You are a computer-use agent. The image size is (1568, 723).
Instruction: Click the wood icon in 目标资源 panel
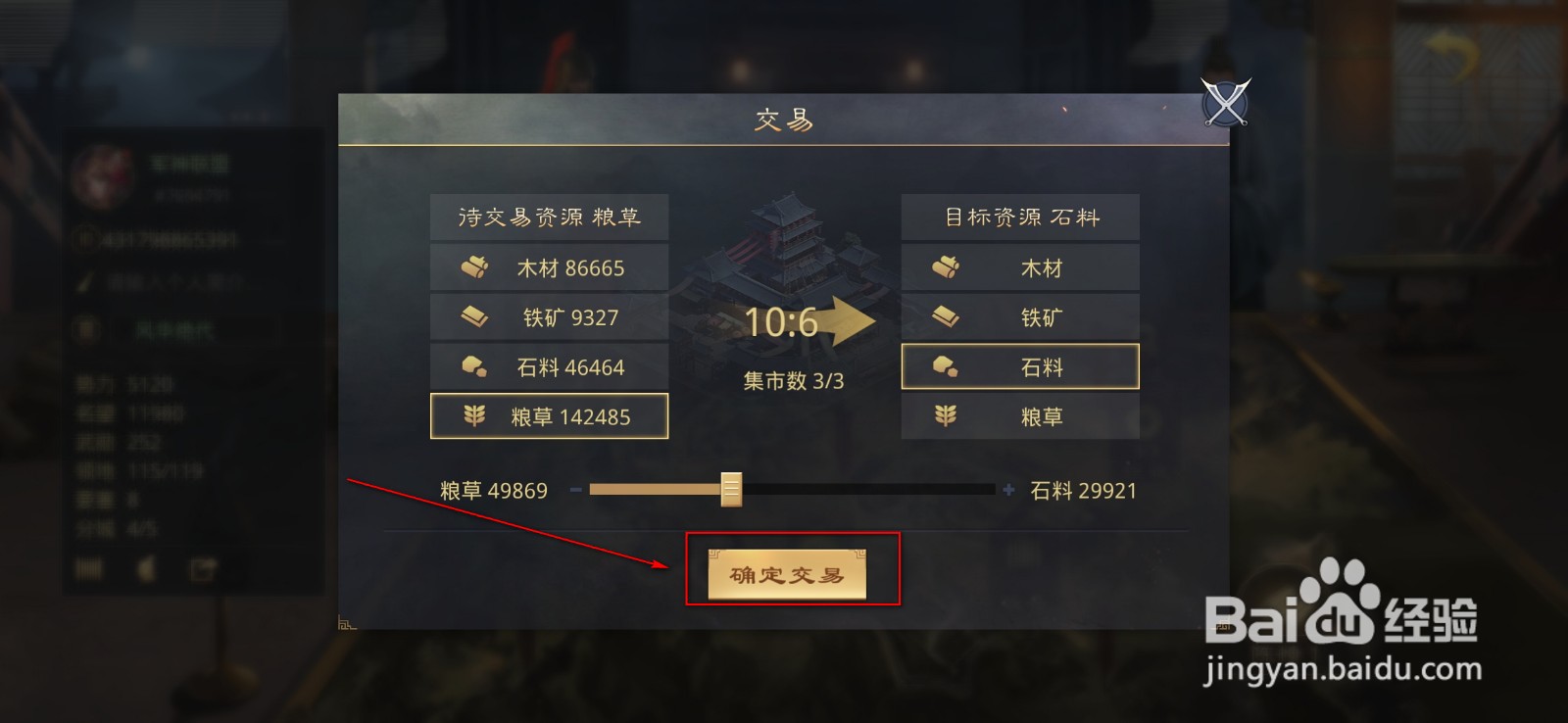[948, 266]
